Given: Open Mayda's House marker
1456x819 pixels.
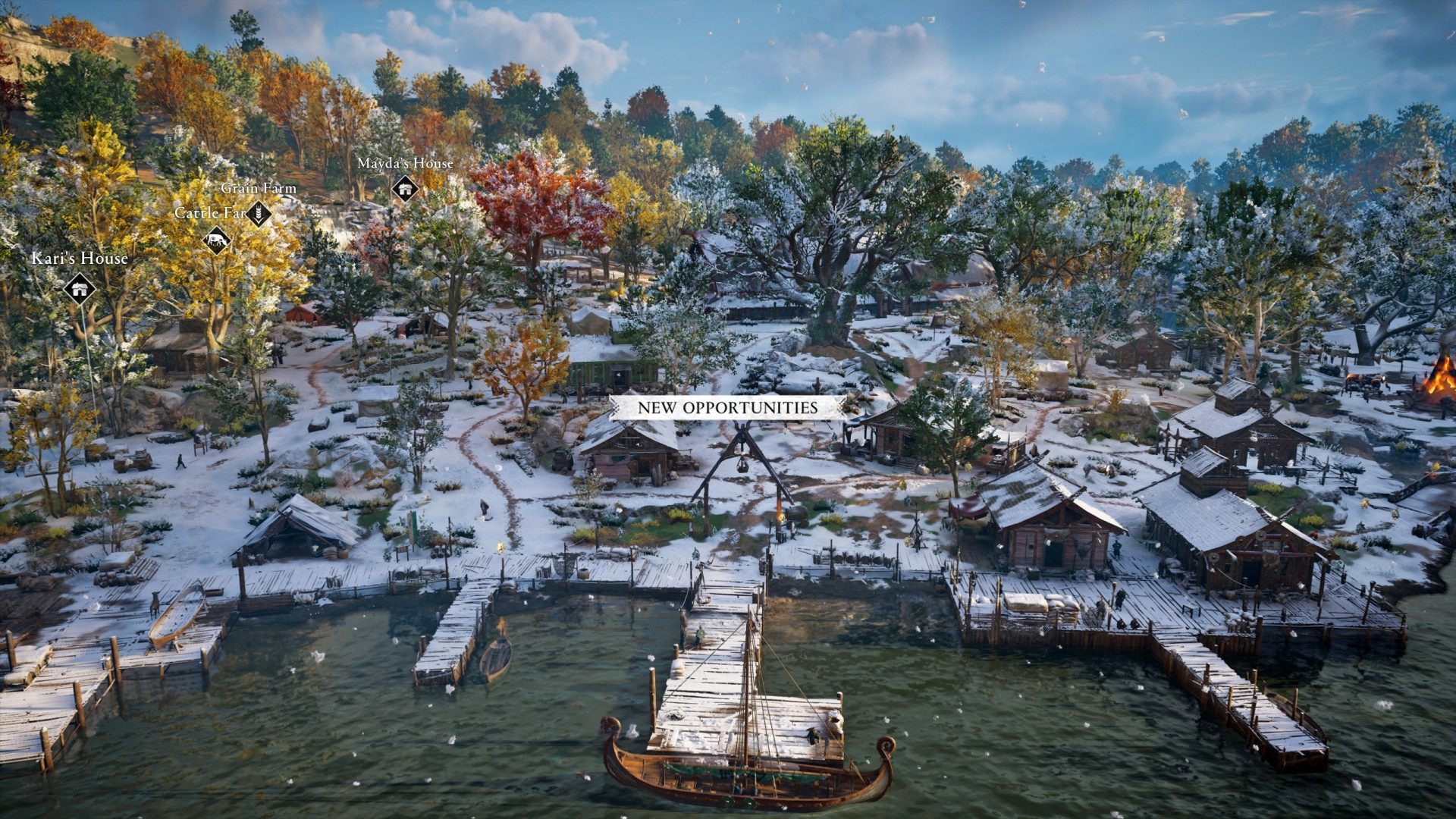Looking at the screenshot, I should 406,188.
